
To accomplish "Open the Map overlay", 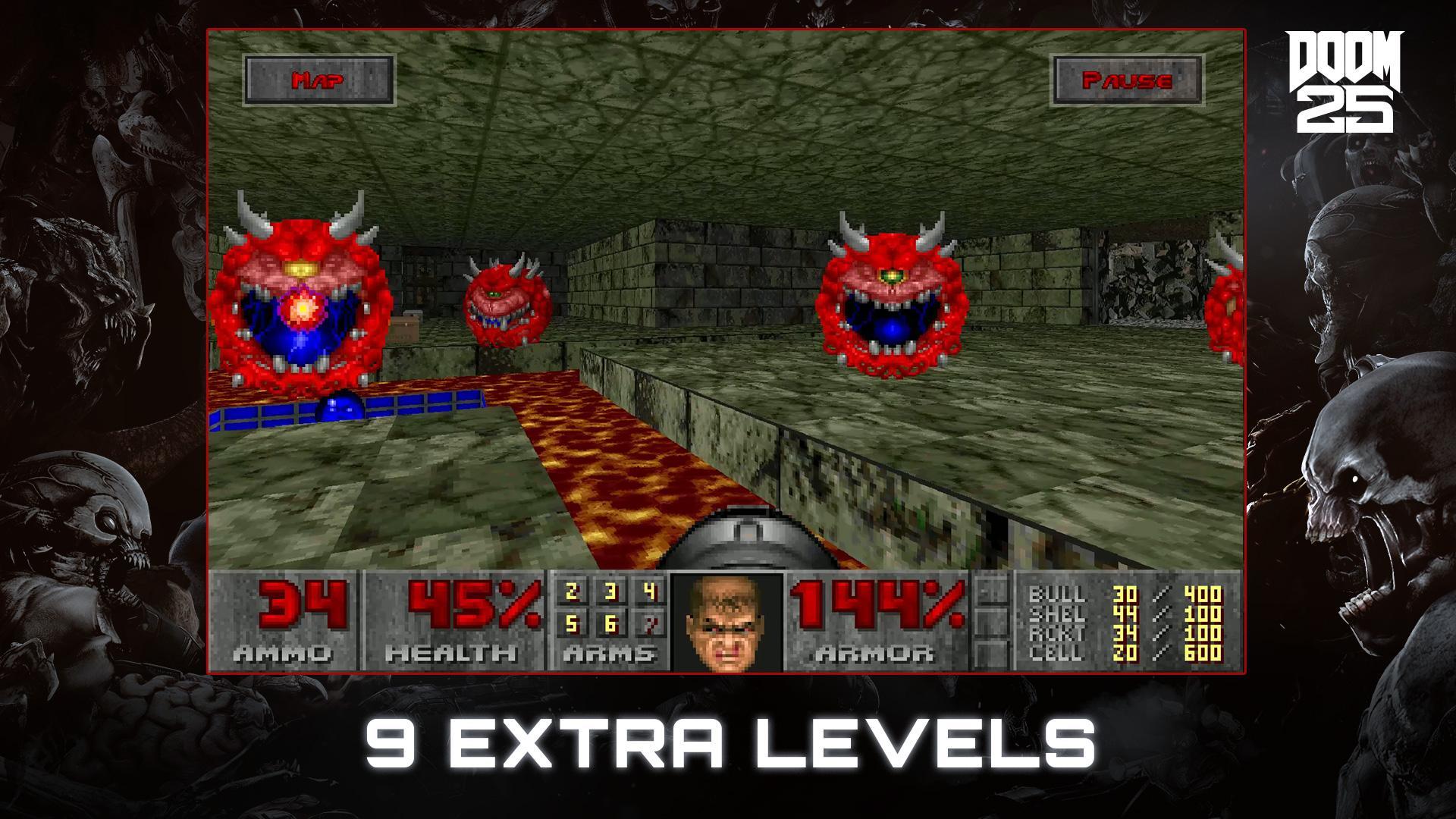I will (x=318, y=79).
